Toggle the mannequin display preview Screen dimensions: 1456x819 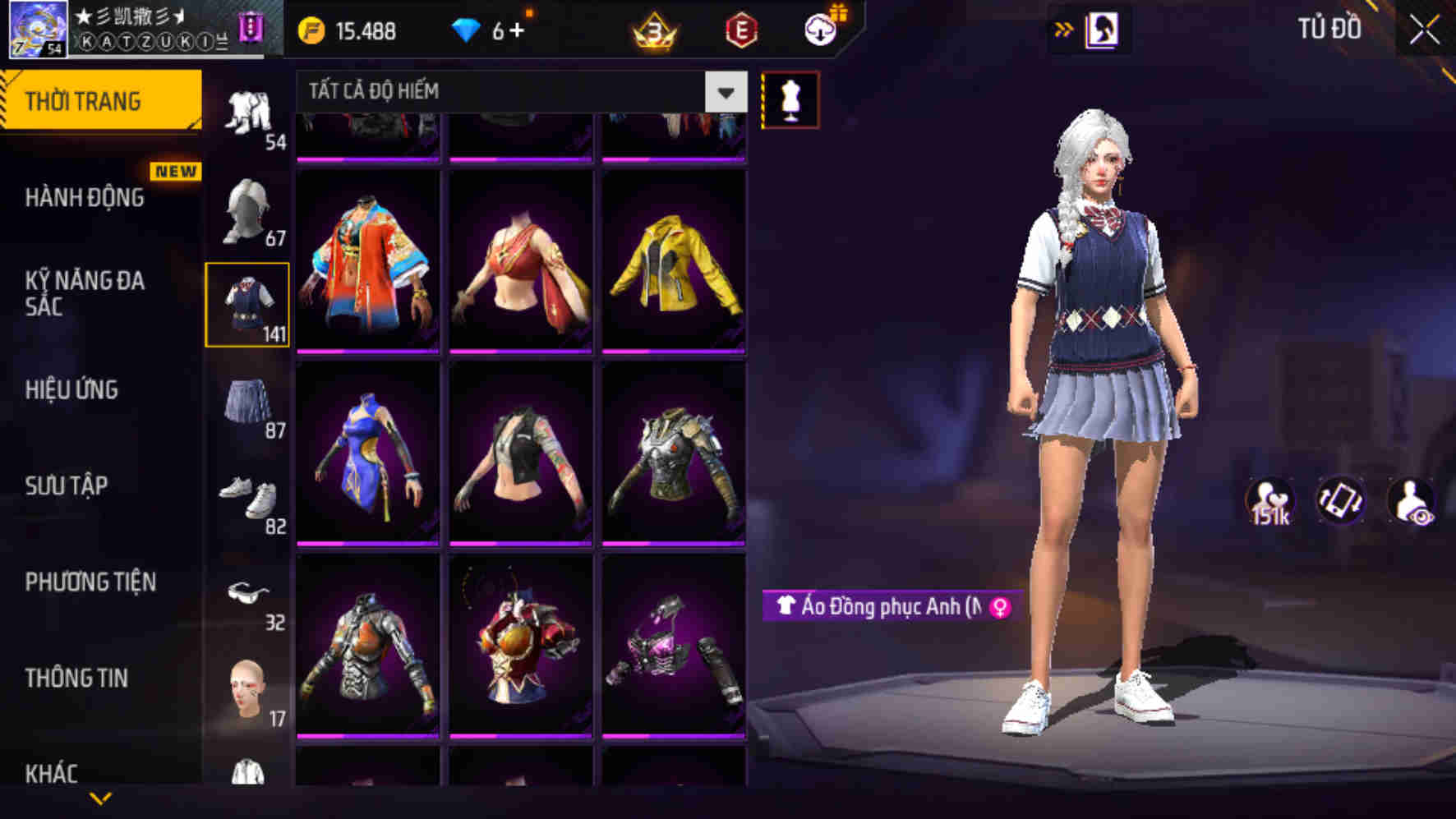[x=791, y=99]
